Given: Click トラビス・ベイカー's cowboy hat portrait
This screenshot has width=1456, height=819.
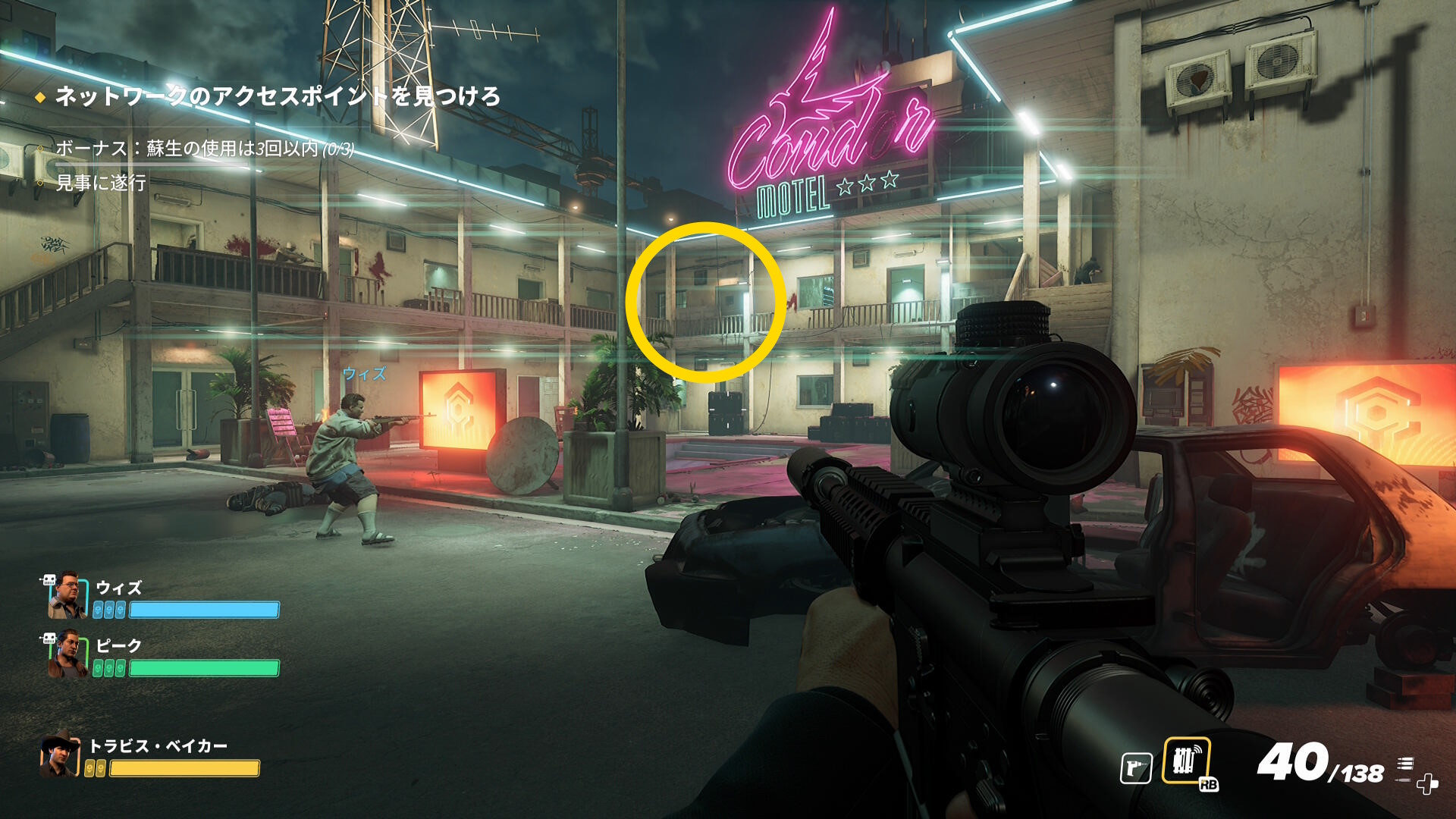Looking at the screenshot, I should [x=60, y=755].
